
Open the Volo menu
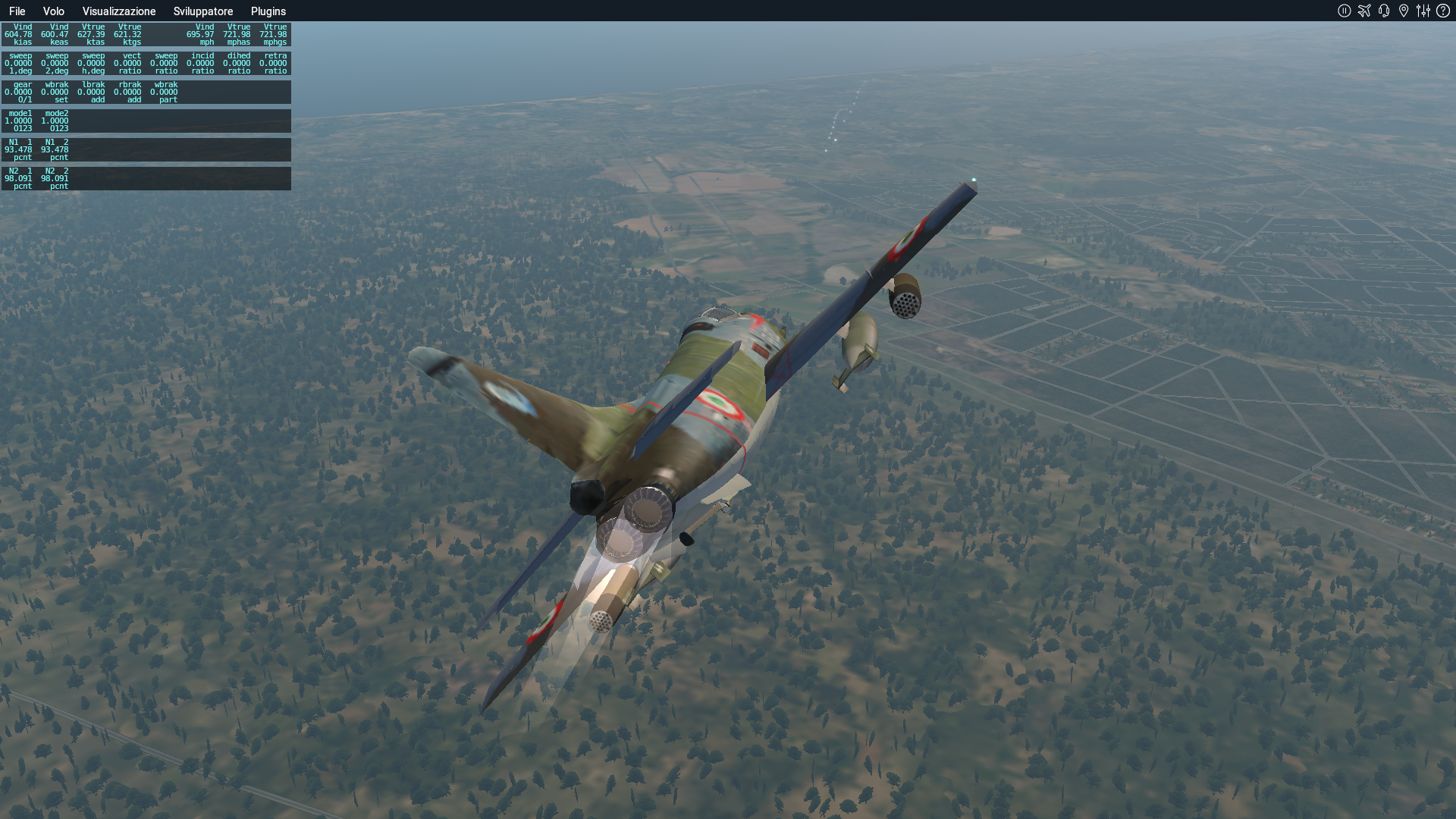[x=53, y=11]
